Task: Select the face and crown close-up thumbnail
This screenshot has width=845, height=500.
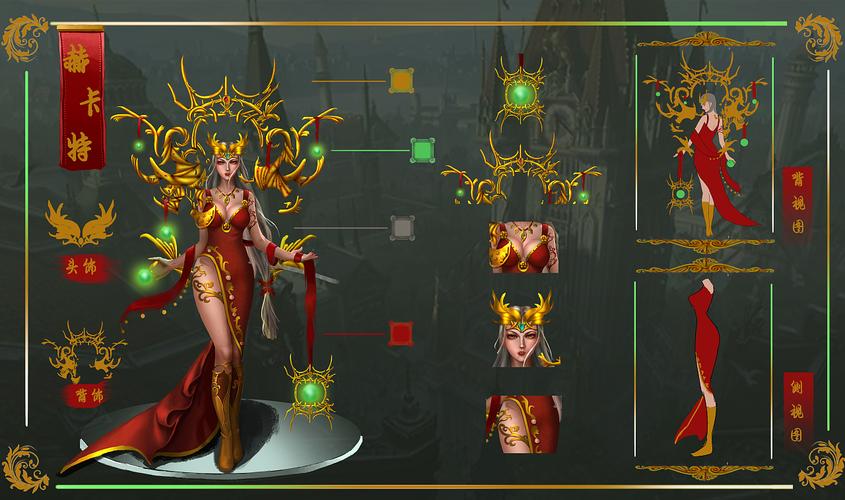Action: point(524,329)
